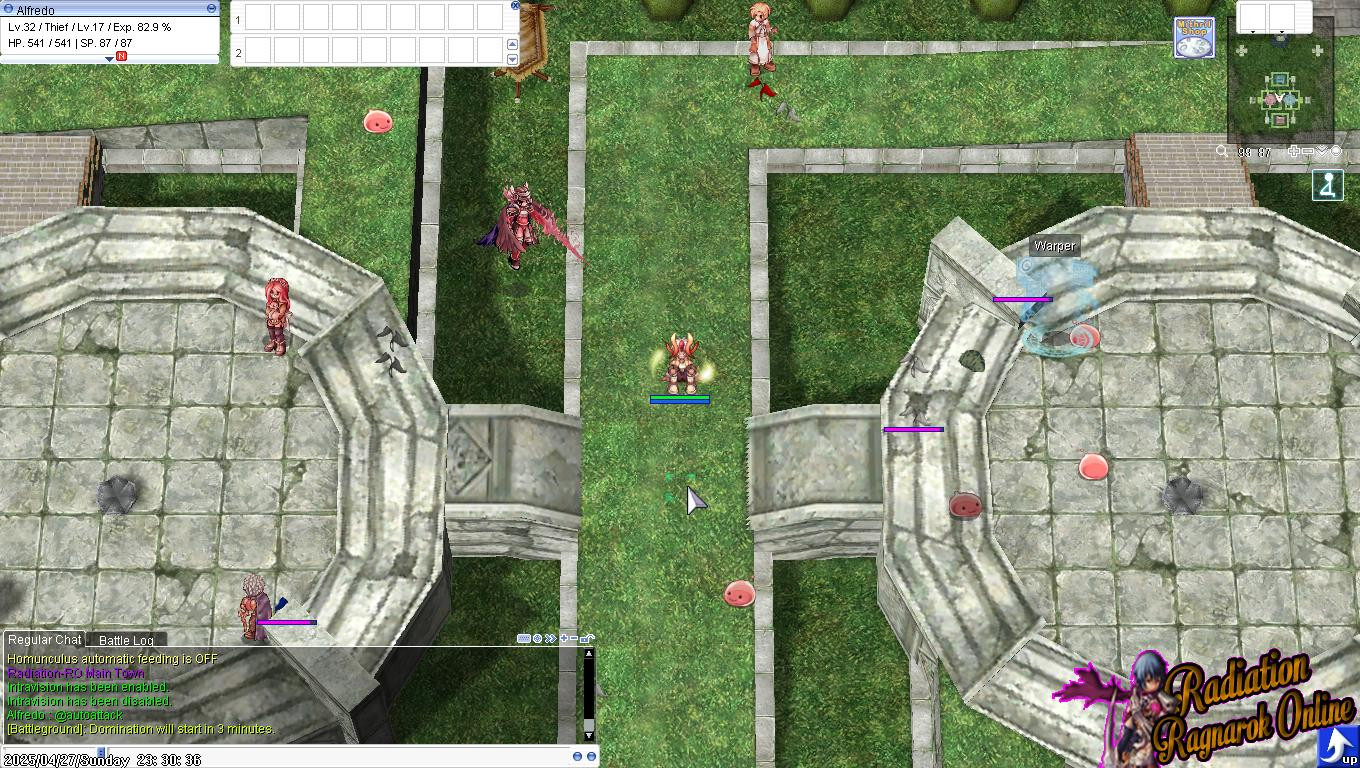Select the Regular Chat tab

pos(44,640)
